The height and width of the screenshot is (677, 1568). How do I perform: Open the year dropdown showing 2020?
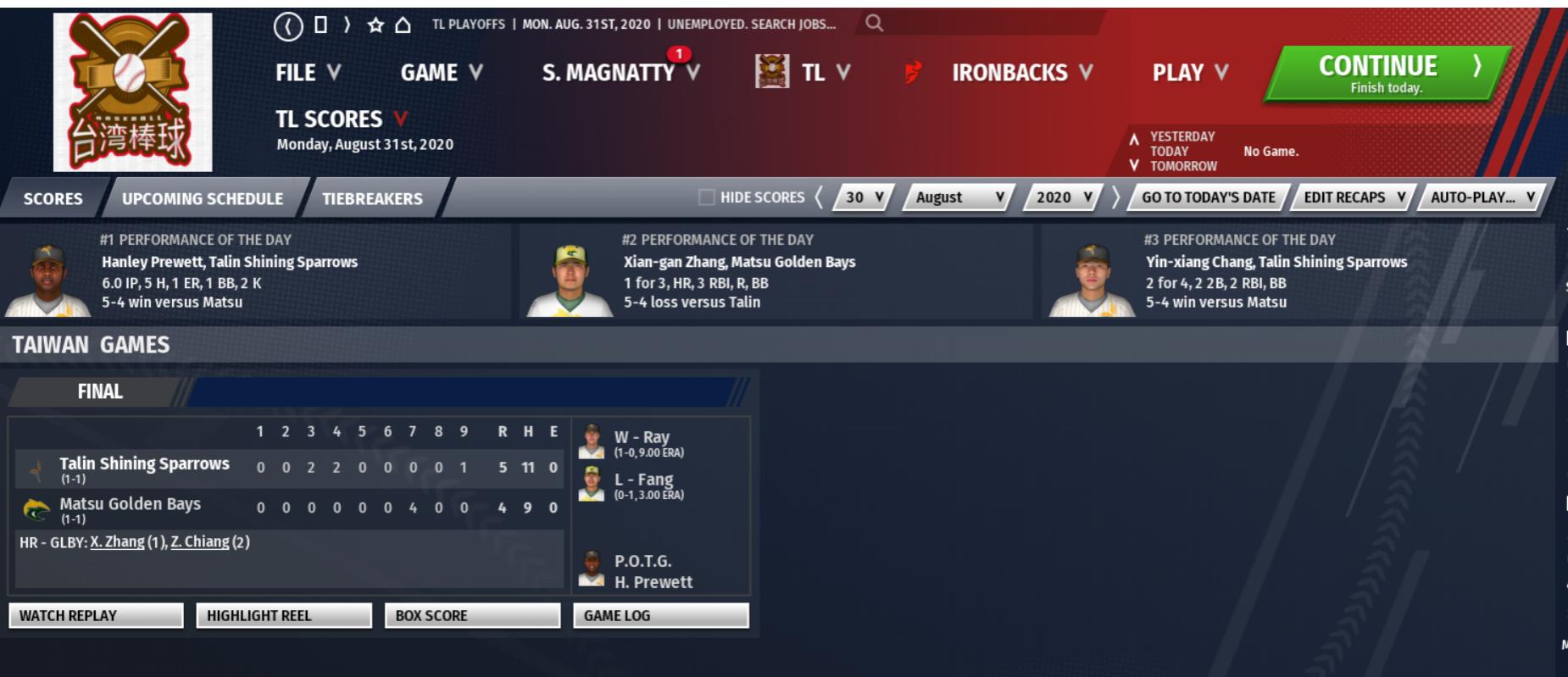1063,197
